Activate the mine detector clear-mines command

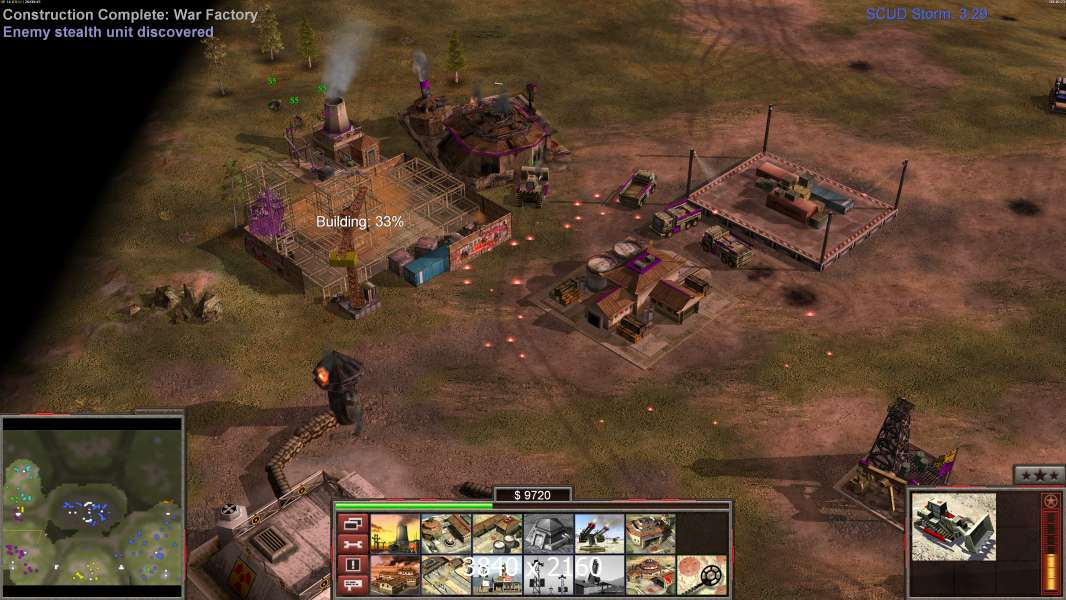coord(701,575)
